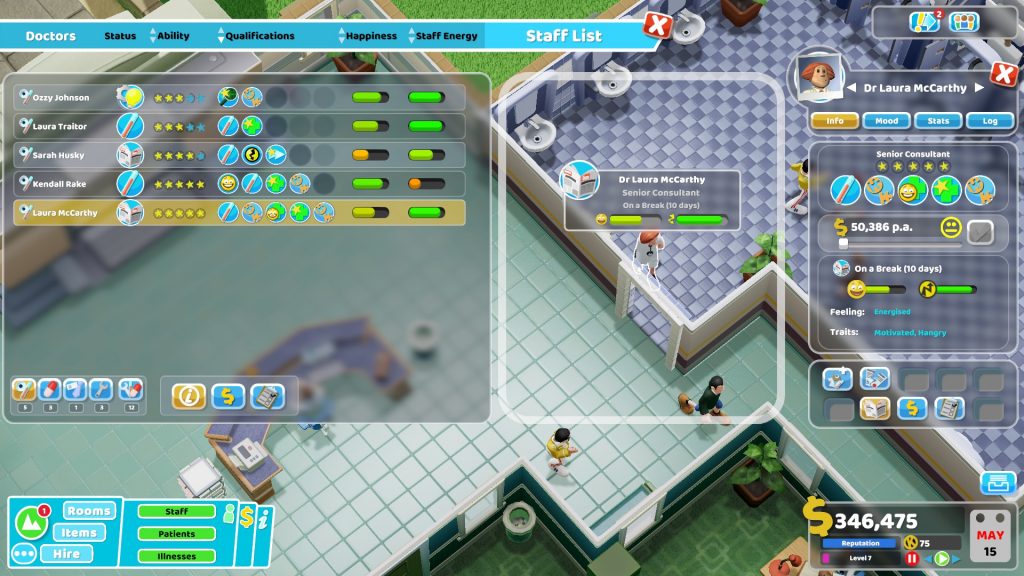Close Dr Laura McCarthy's info panel
1024x576 pixels.
pos(1003,74)
